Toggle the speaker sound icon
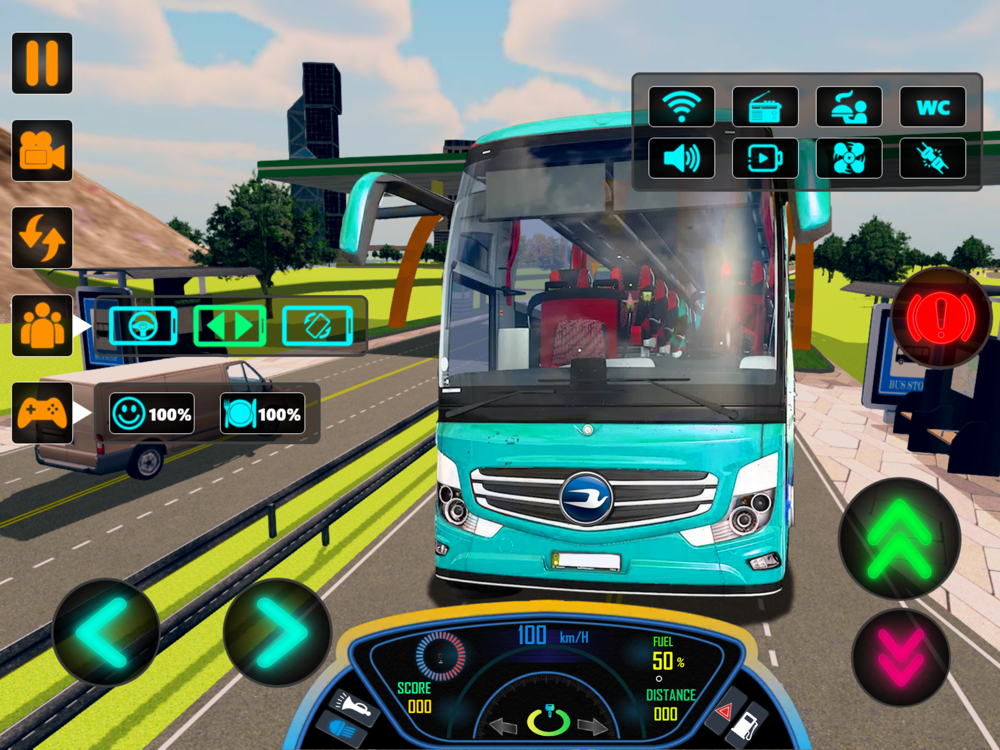 coord(682,158)
